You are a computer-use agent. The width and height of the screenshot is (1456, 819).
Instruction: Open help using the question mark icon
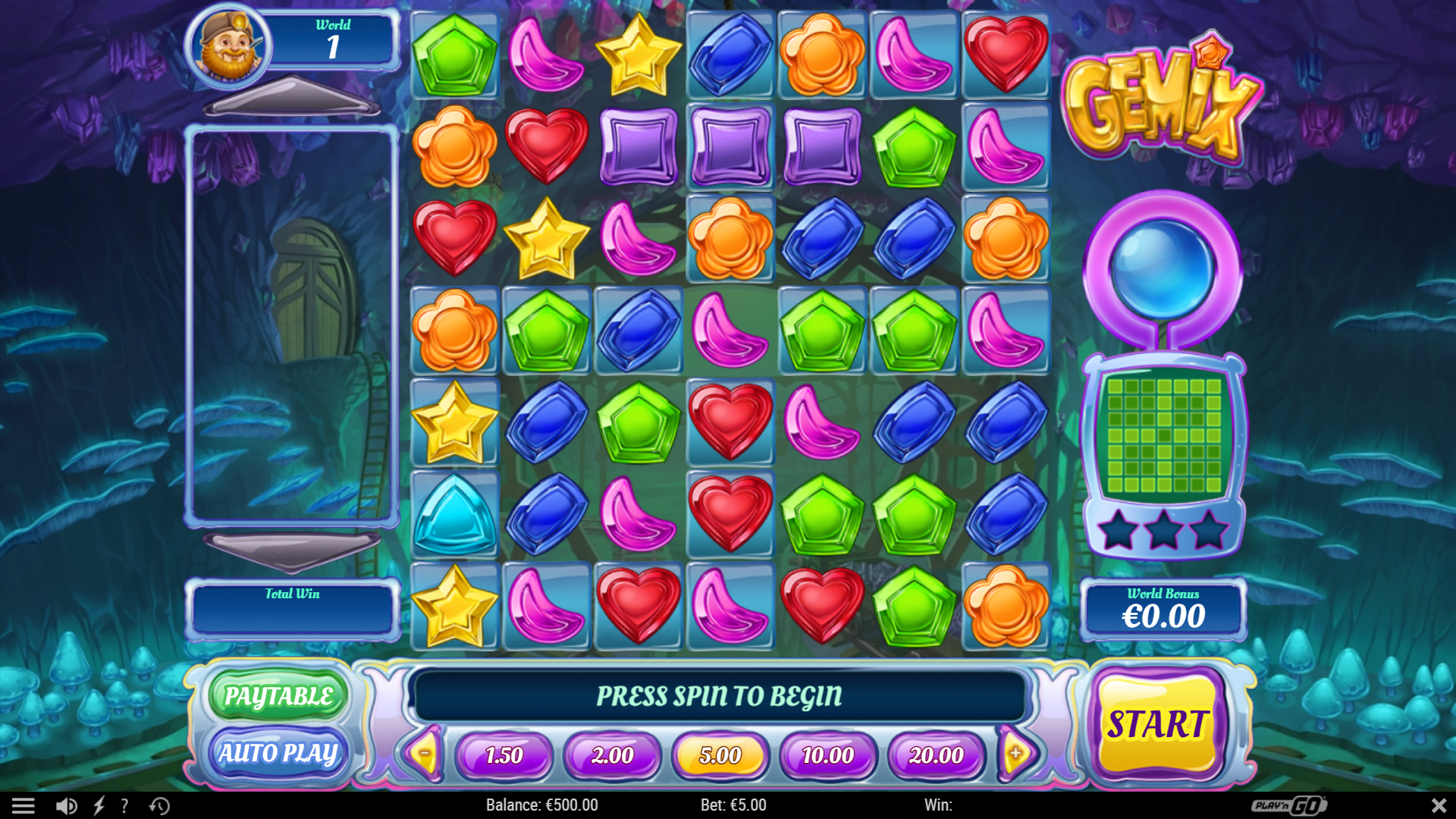tap(124, 805)
